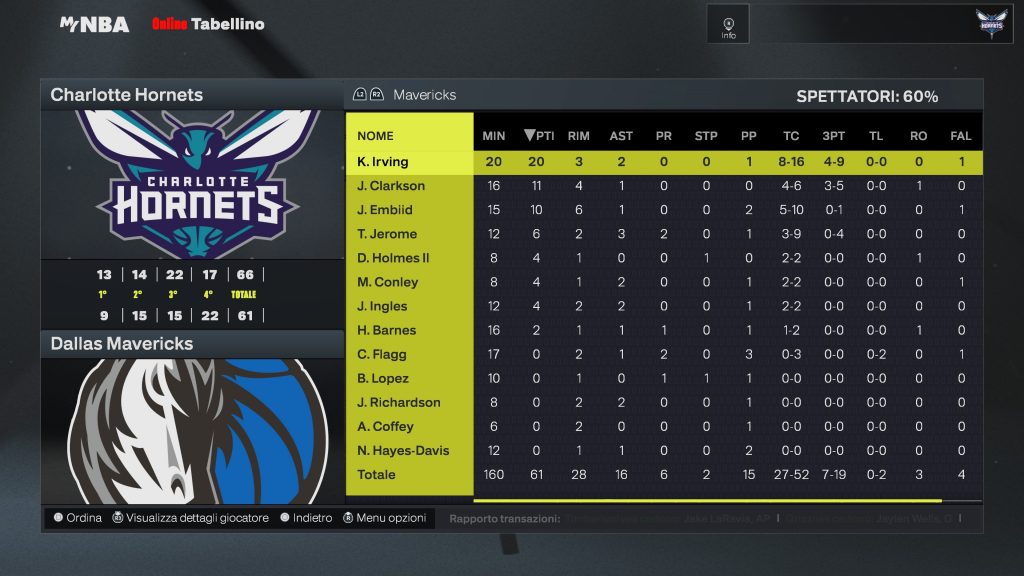The image size is (1024, 576).
Task: Sort by the AST column header
Action: click(x=621, y=136)
